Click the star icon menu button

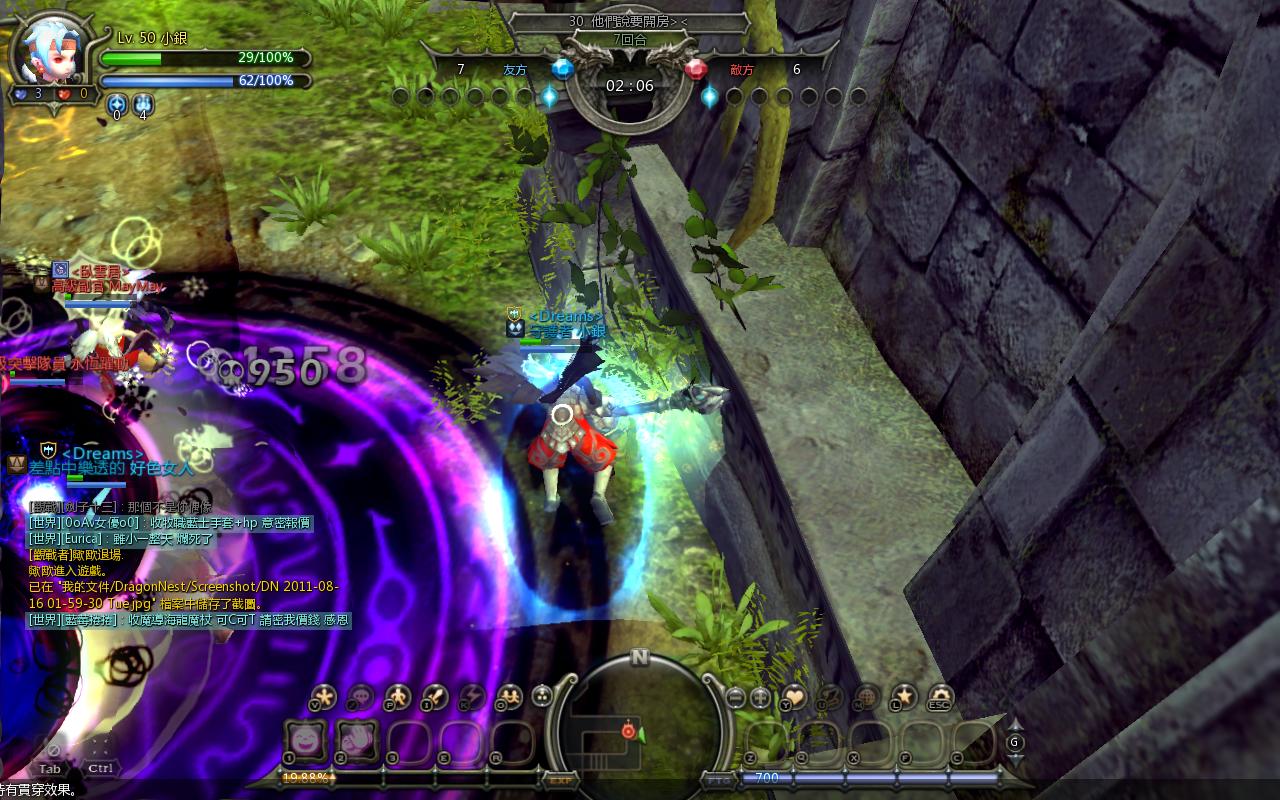(904, 696)
